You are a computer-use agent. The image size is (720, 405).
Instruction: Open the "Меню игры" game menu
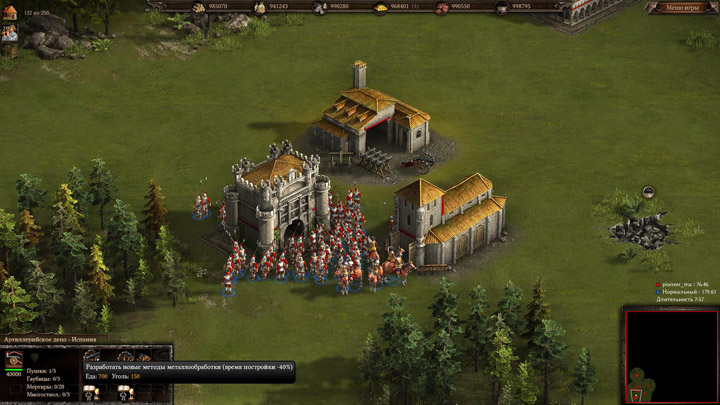coord(680,8)
